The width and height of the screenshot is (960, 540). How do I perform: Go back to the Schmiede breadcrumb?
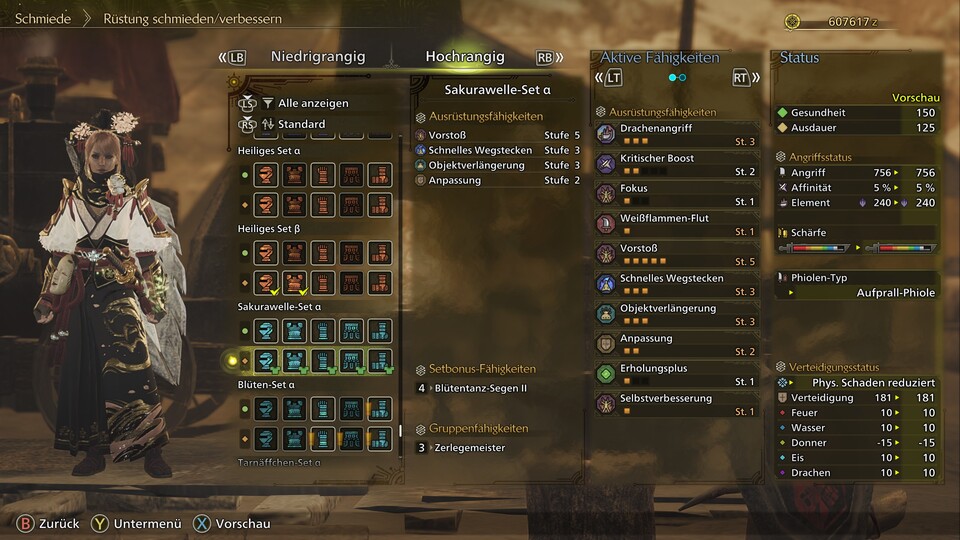pyautogui.click(x=43, y=19)
